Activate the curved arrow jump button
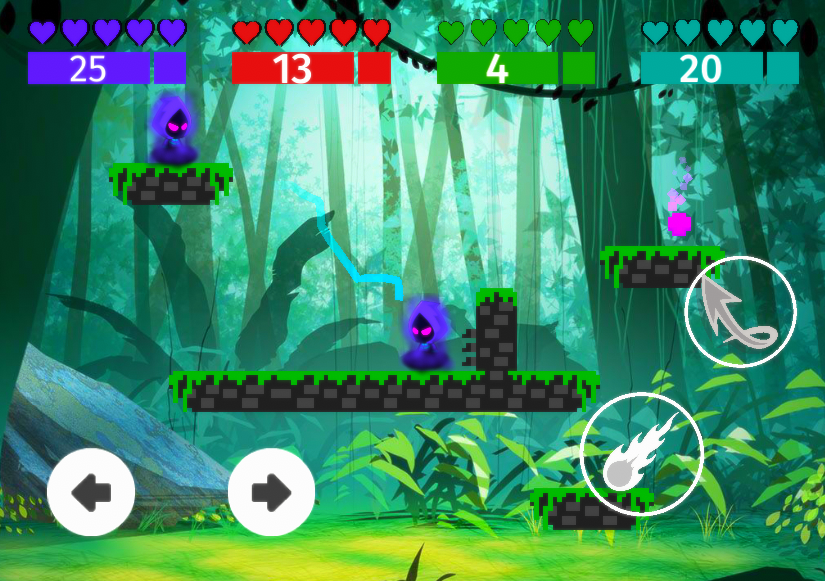The width and height of the screenshot is (825, 581). pos(740,311)
